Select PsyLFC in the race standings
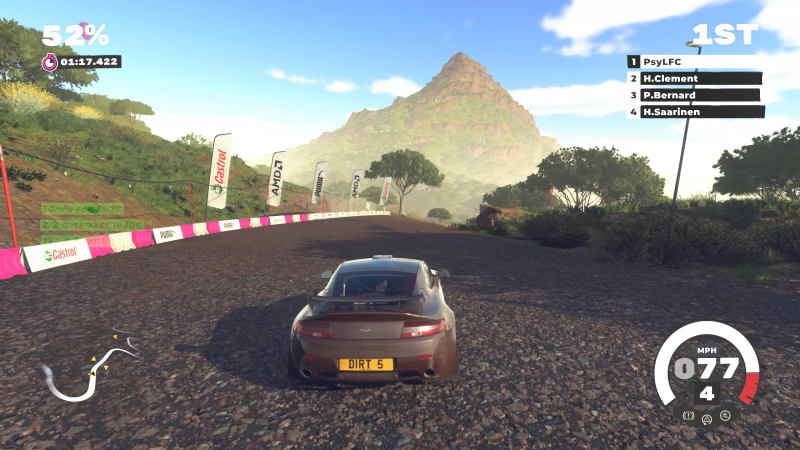 point(695,61)
